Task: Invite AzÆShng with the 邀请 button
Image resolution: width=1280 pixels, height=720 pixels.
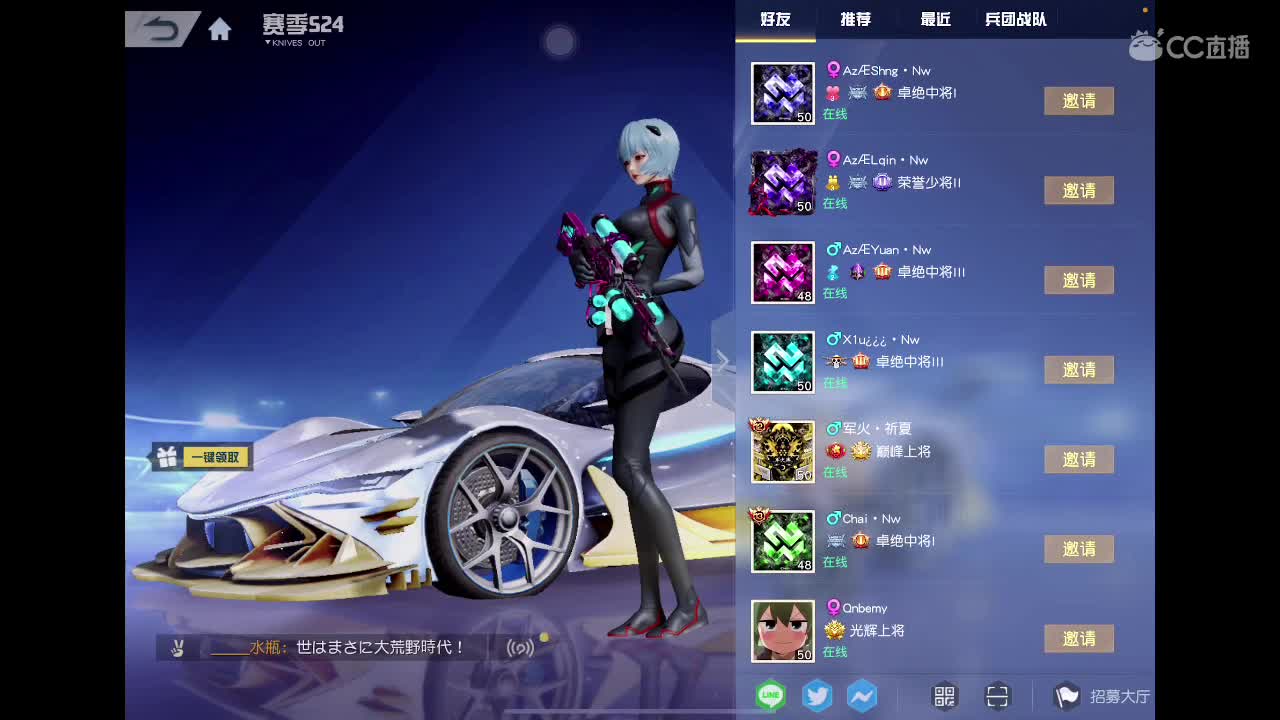Action: click(x=1079, y=101)
